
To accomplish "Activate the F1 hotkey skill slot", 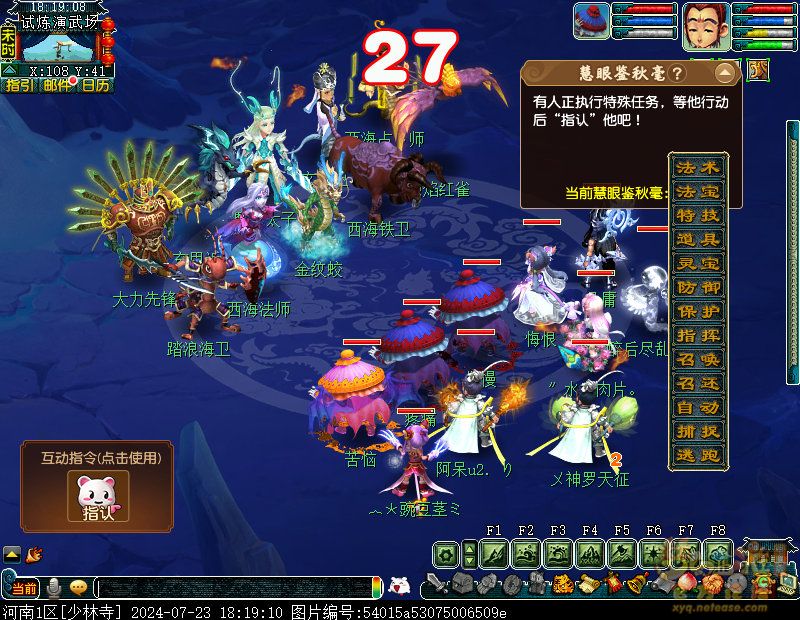I will [494, 553].
